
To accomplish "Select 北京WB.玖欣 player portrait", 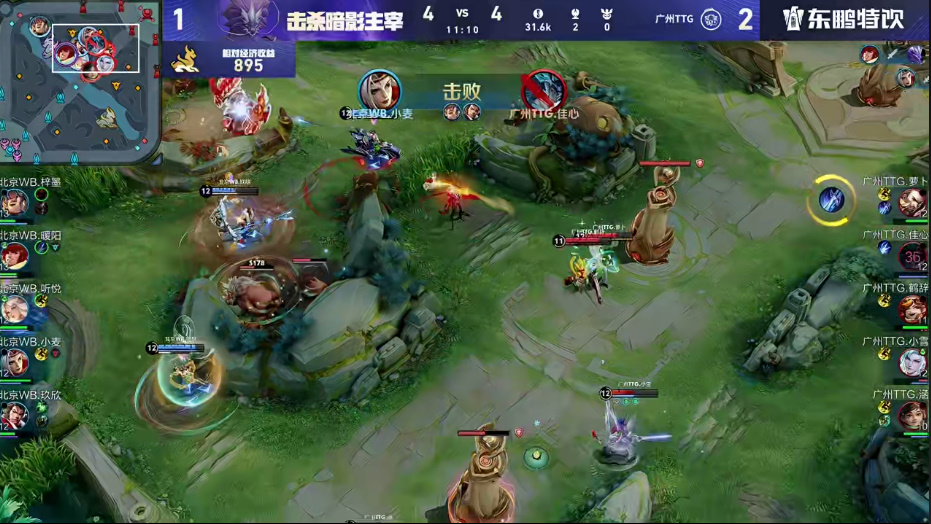I will (14, 414).
